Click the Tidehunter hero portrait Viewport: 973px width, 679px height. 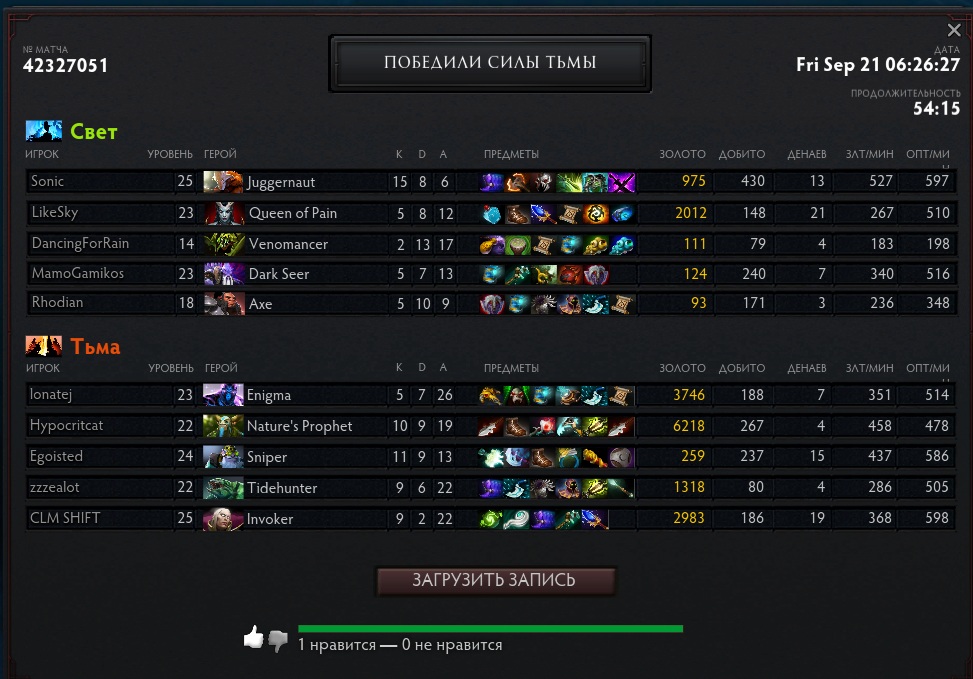223,488
